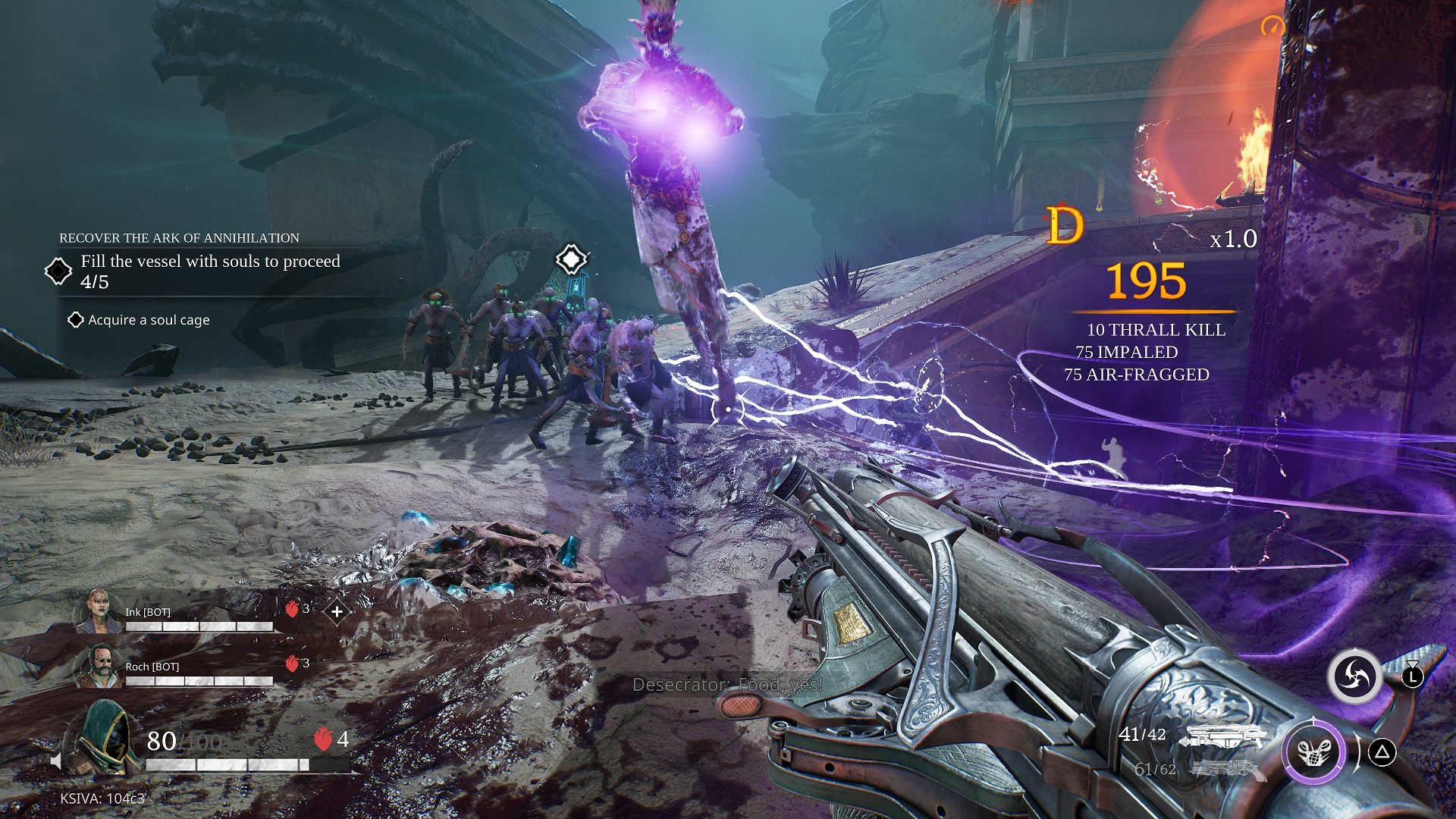Activate the triple-blade swirl ability icon
1456x819 pixels.
(1354, 675)
